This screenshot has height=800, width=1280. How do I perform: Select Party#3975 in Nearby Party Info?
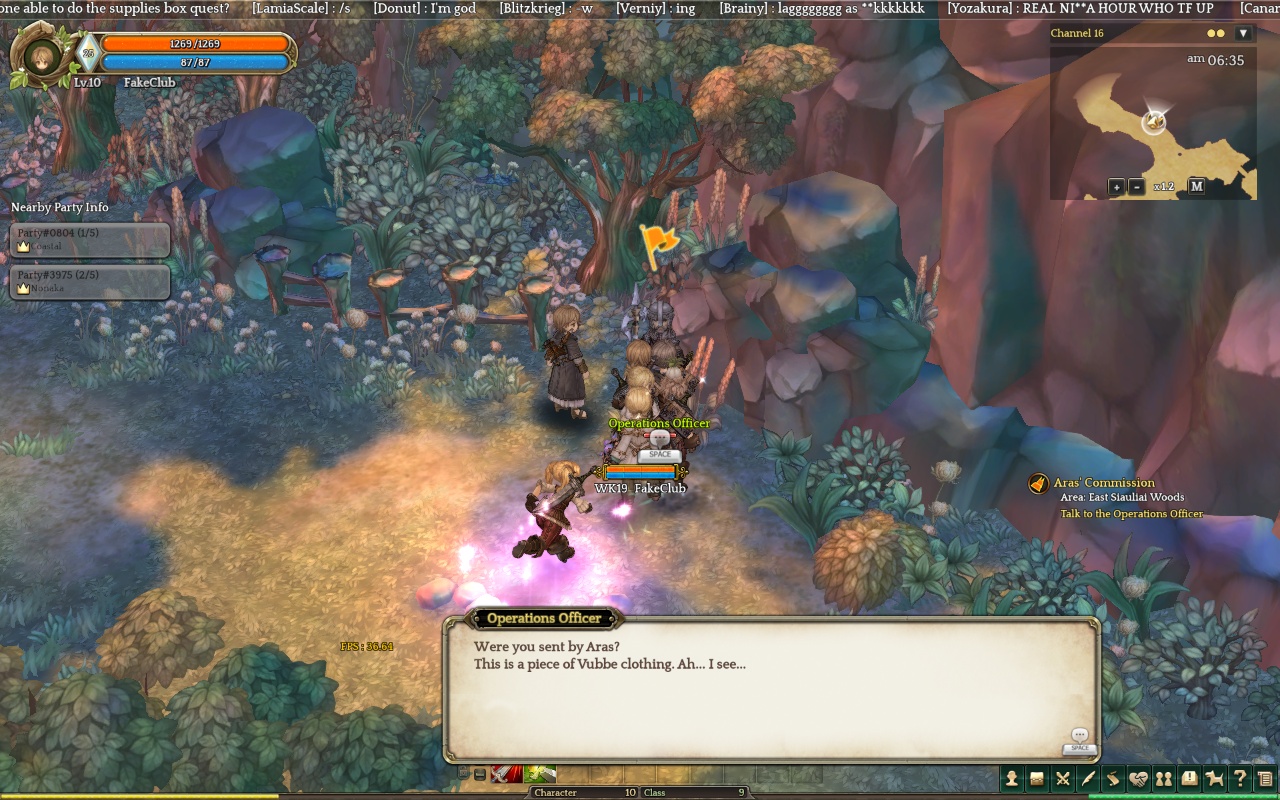(90, 282)
